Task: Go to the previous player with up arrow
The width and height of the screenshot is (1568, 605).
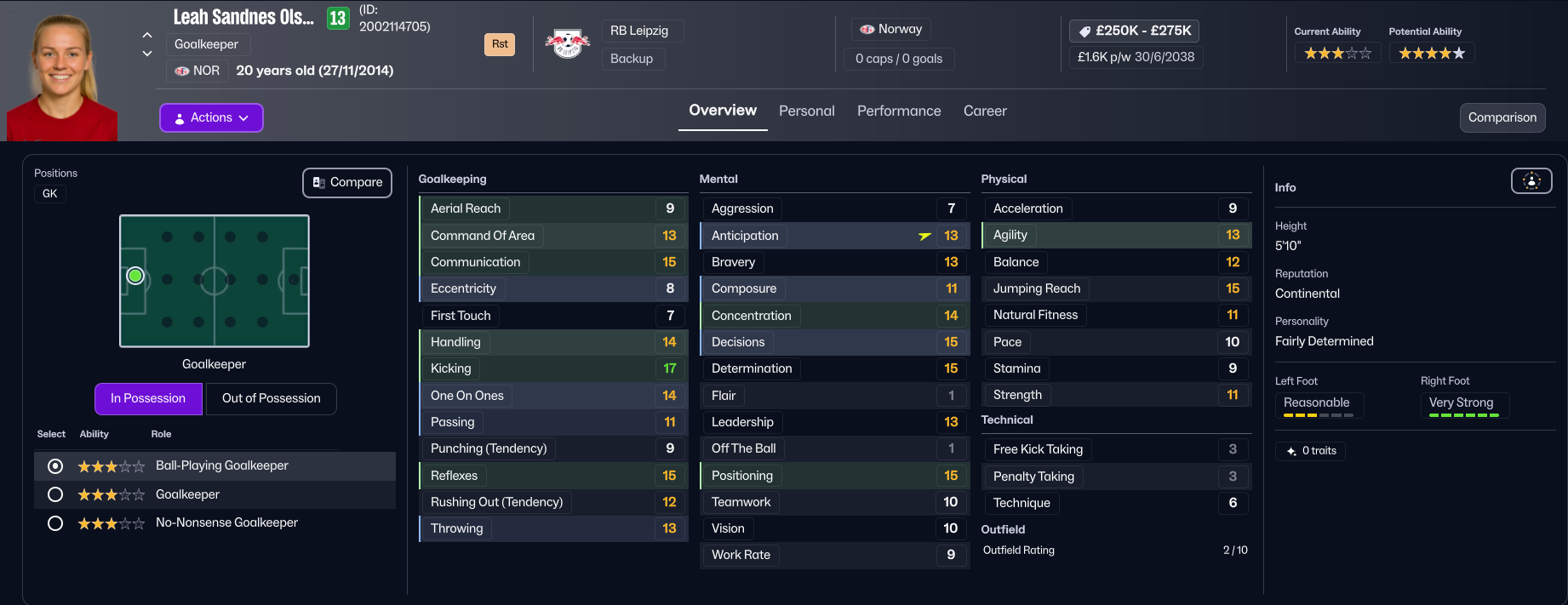Action: click(147, 35)
